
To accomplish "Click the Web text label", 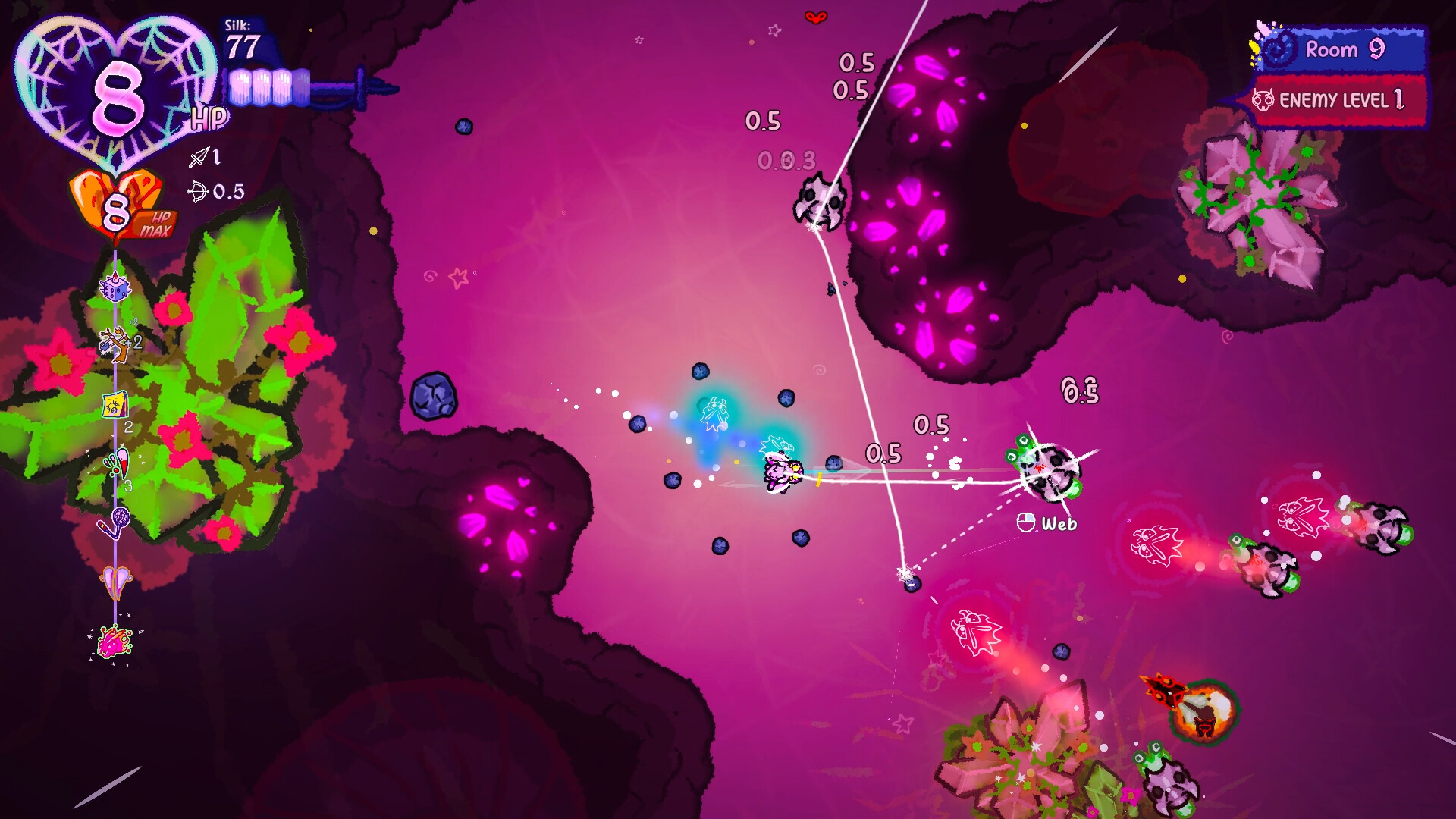I will pyautogui.click(x=1062, y=522).
